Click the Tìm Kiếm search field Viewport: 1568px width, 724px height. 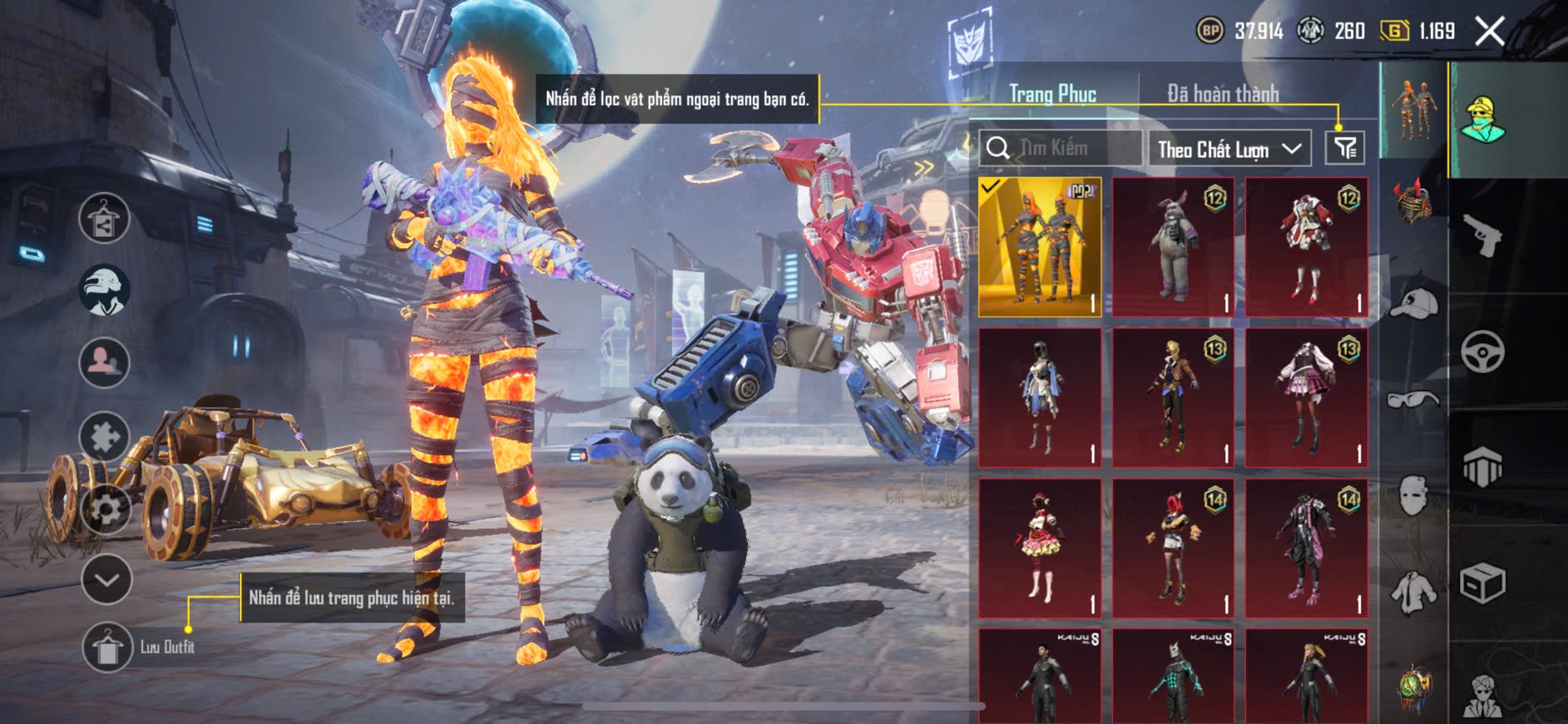pyautogui.click(x=1061, y=148)
